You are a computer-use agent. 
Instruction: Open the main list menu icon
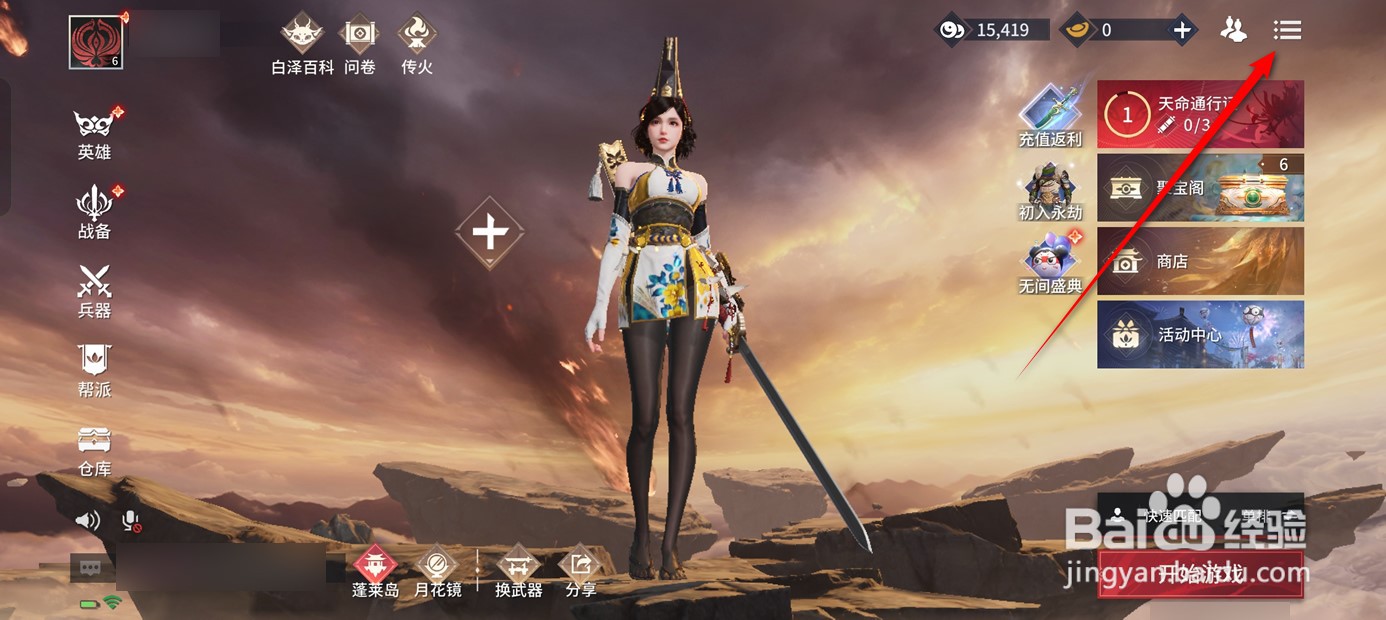point(1287,30)
